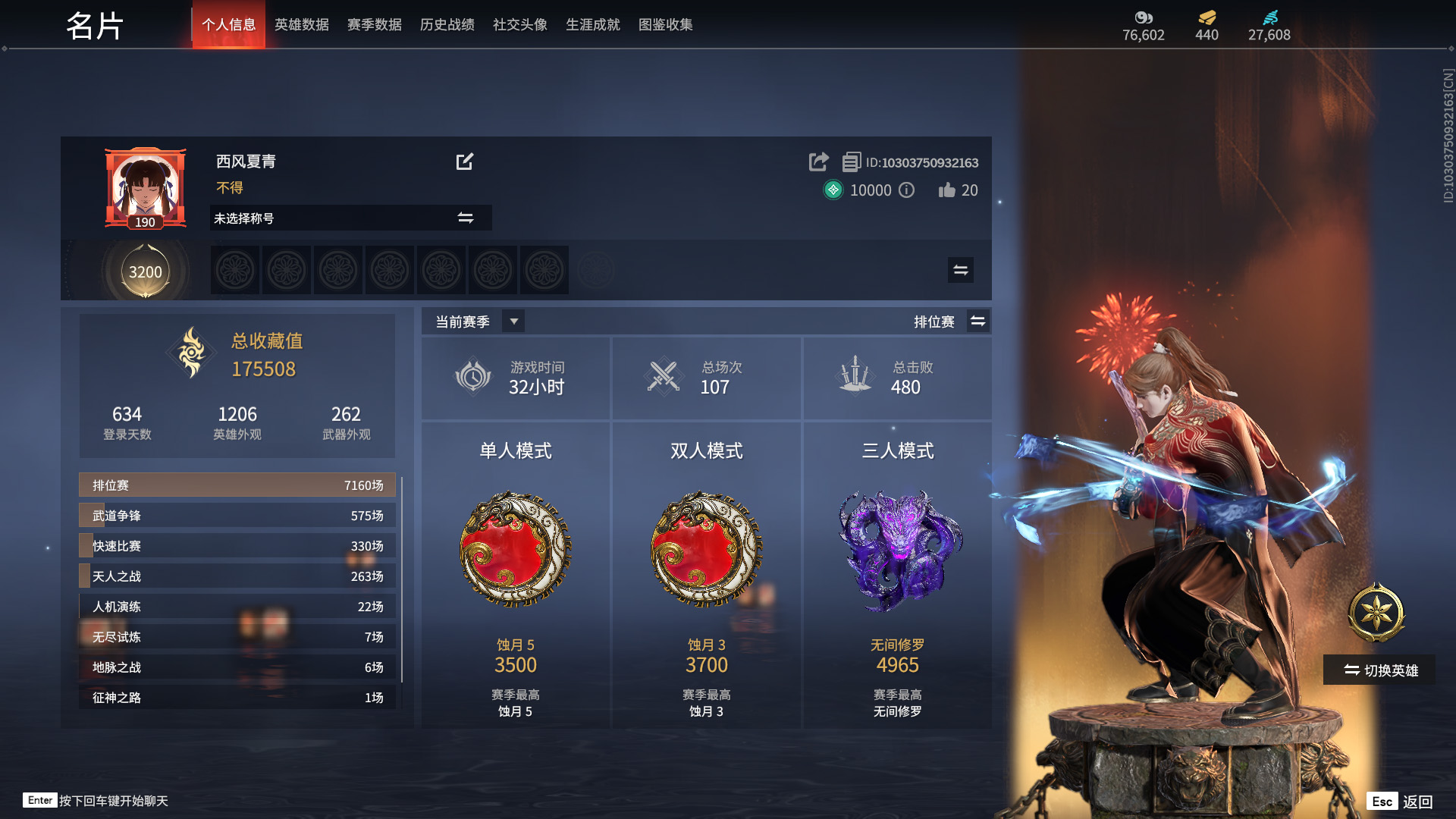
Task: Click the first empty medal slot
Action: pyautogui.click(x=235, y=269)
